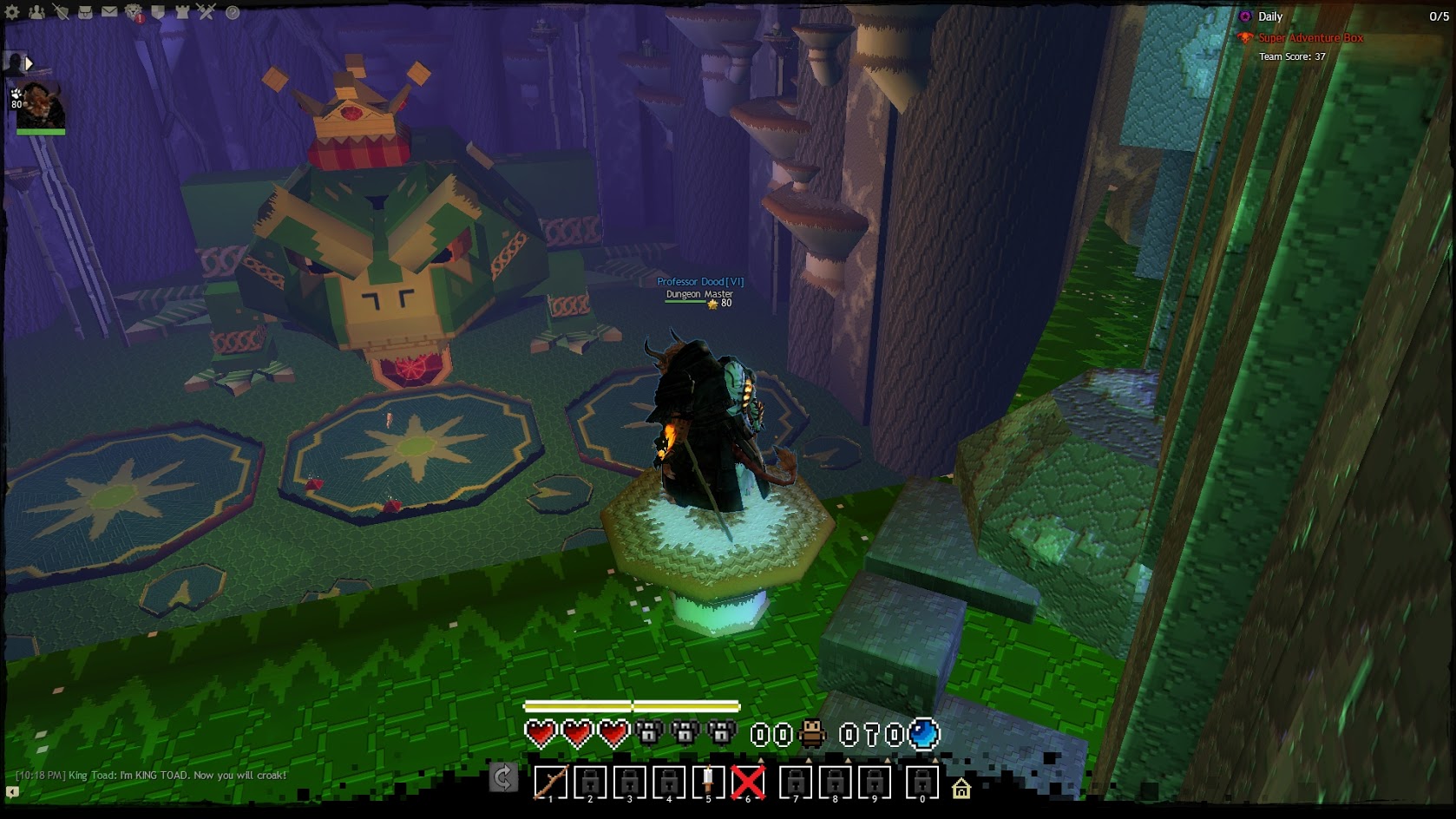
Task: Open the guild shield icon
Action: (158, 12)
